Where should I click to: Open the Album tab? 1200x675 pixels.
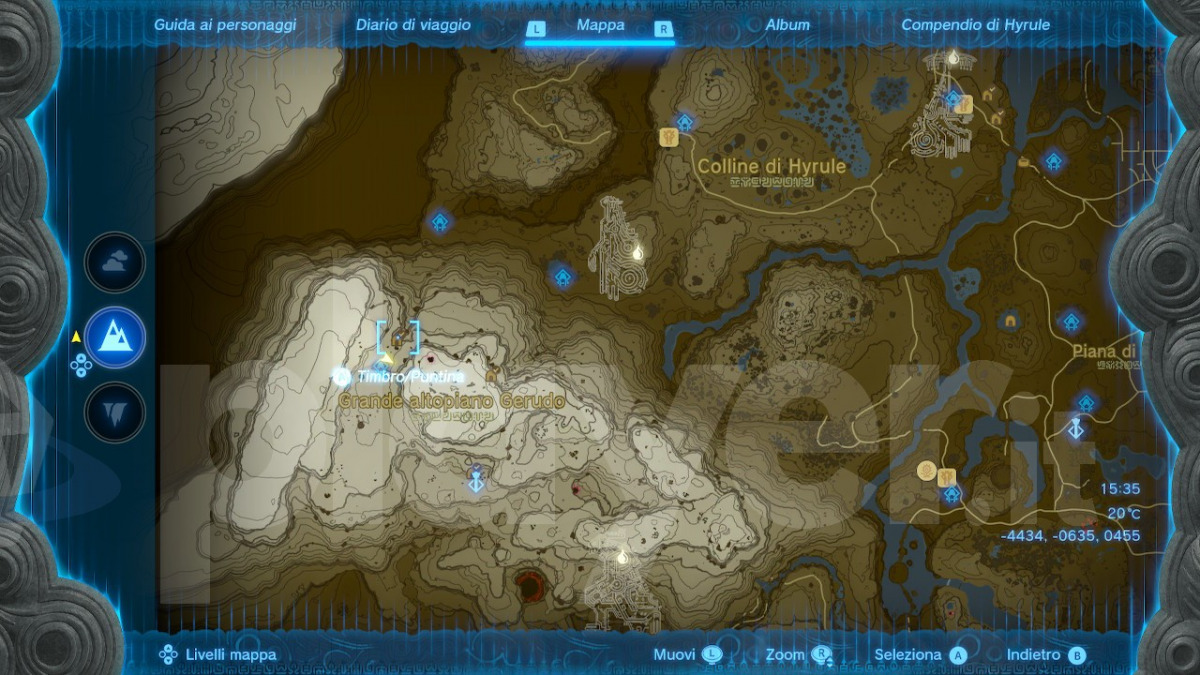[788, 25]
